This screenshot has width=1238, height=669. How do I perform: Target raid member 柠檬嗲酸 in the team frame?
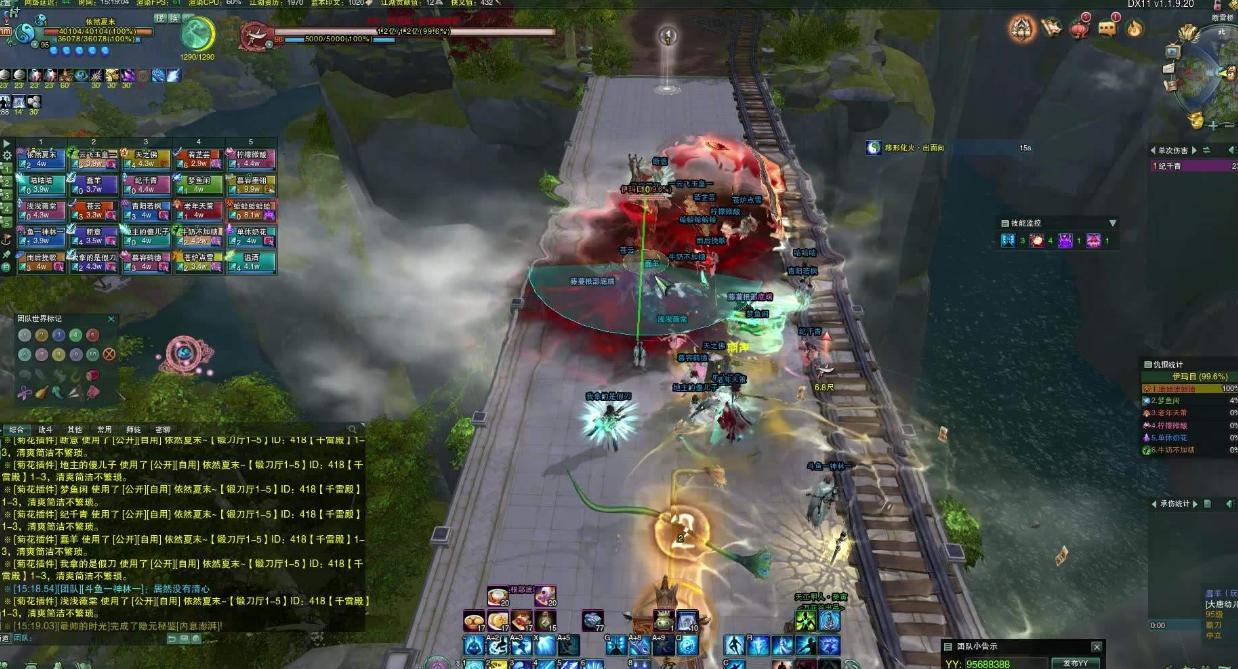250,159
